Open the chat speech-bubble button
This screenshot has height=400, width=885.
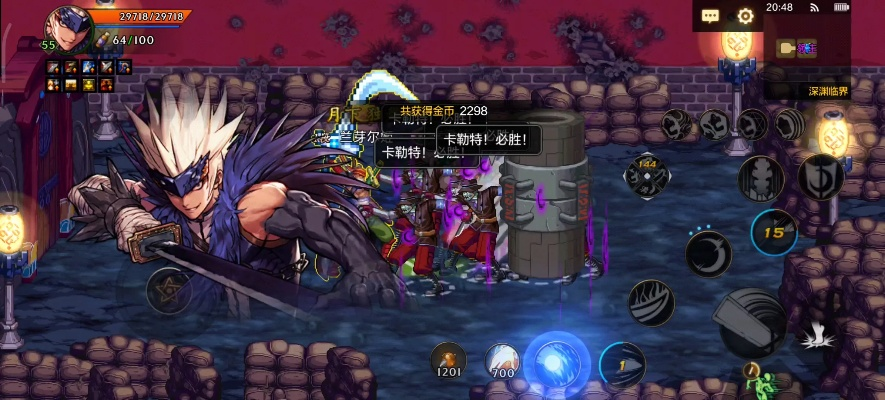tap(711, 16)
